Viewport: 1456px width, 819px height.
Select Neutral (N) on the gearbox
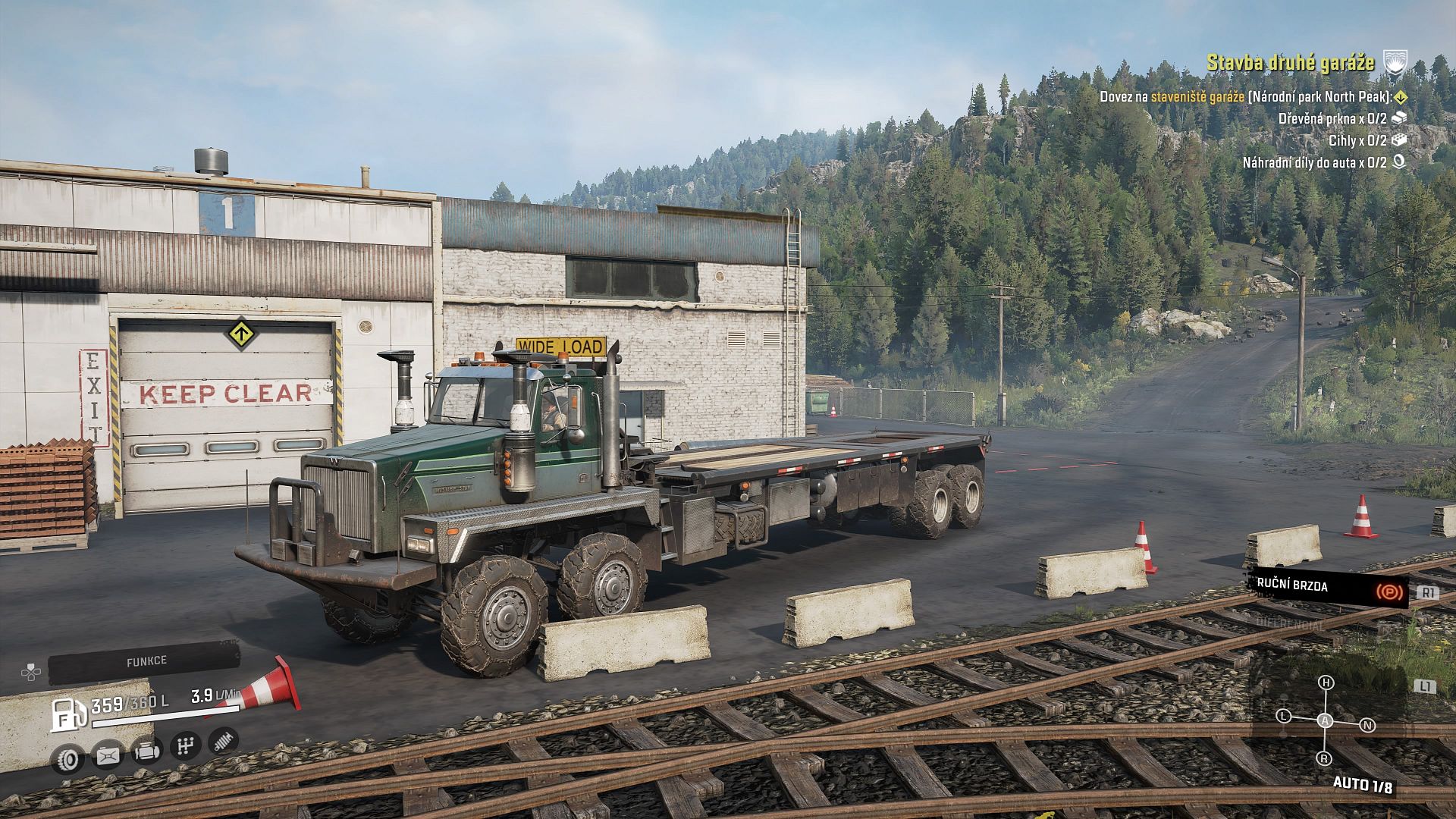[1367, 726]
